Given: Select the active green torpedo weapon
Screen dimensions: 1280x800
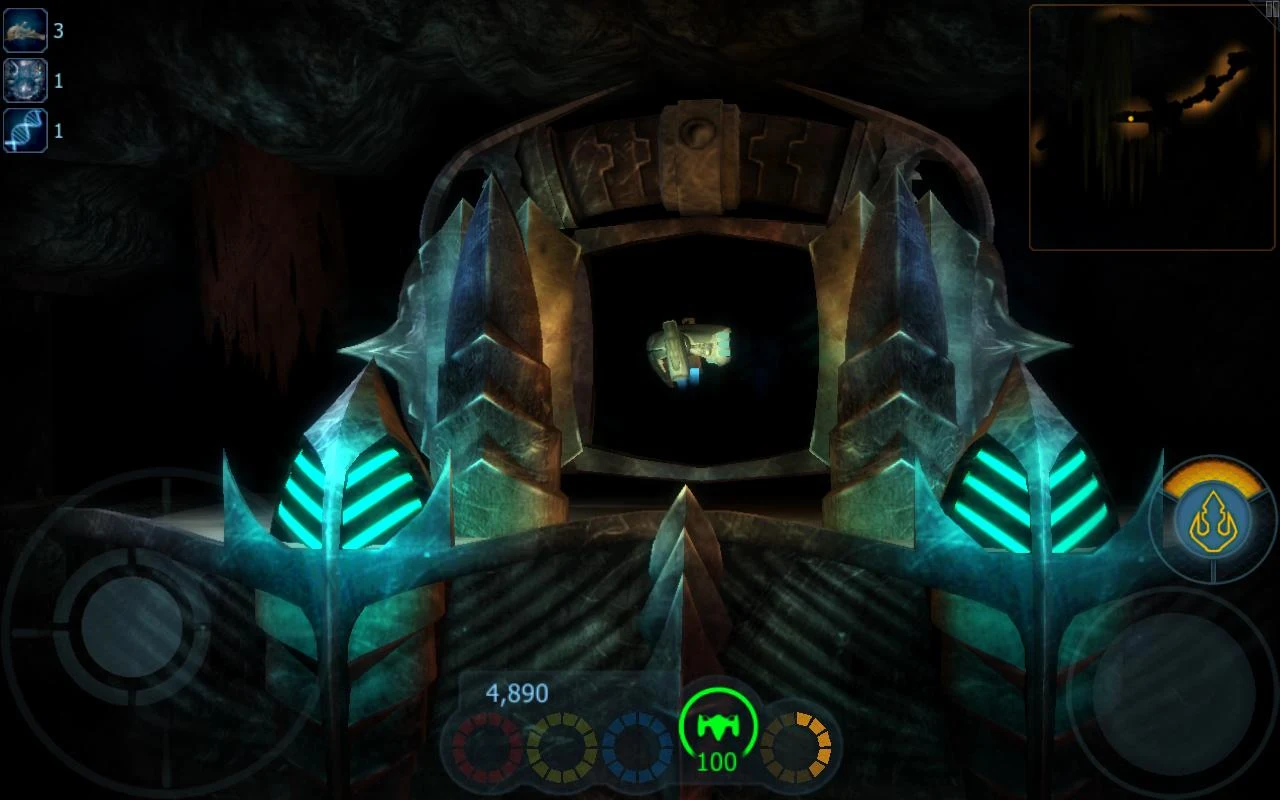Looking at the screenshot, I should (718, 726).
